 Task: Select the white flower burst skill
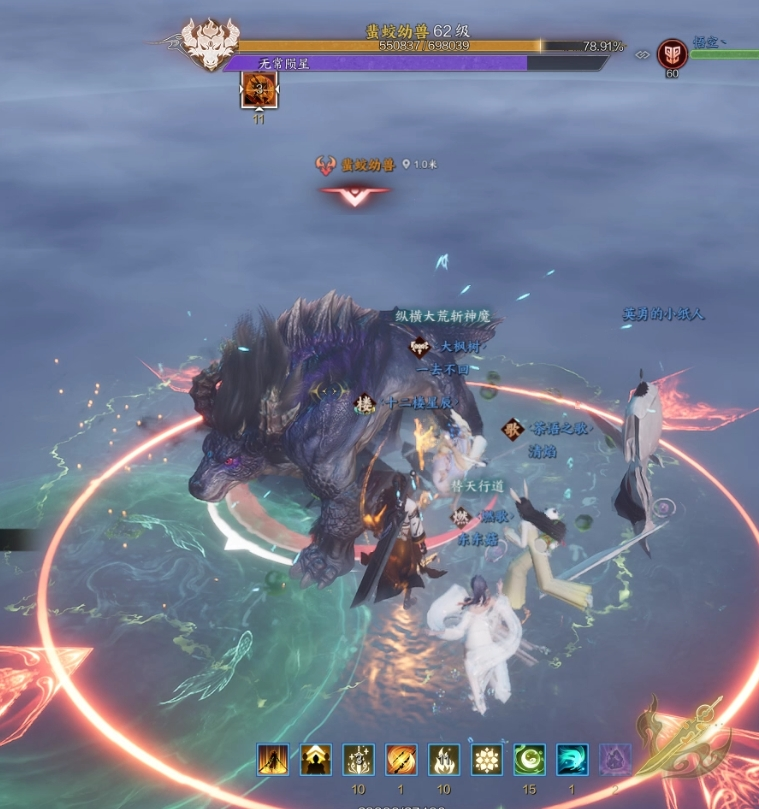point(487,760)
